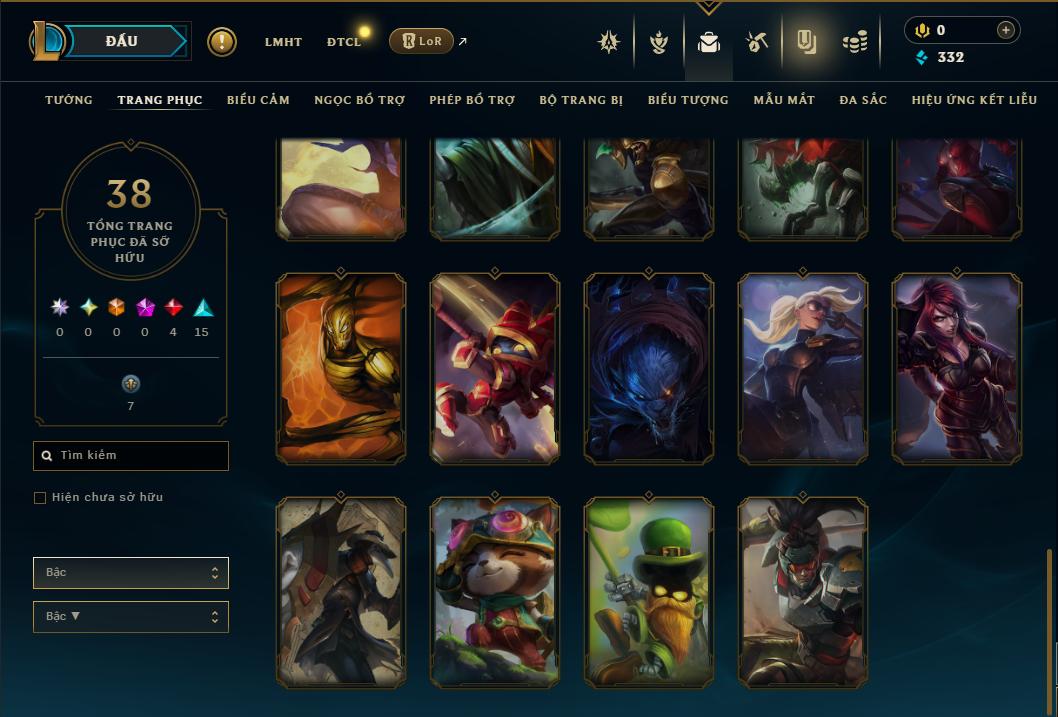This screenshot has width=1058, height=717.
Task: Launch LoR from the top bar
Action: pyautogui.click(x=421, y=41)
